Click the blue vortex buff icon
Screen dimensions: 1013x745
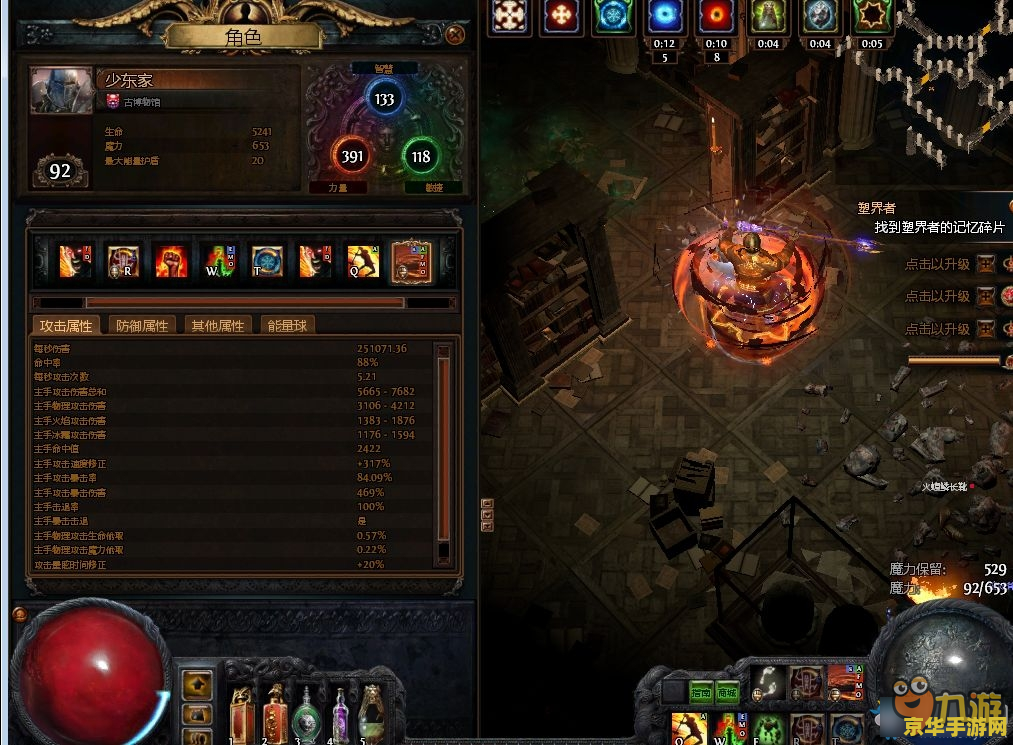coord(664,16)
